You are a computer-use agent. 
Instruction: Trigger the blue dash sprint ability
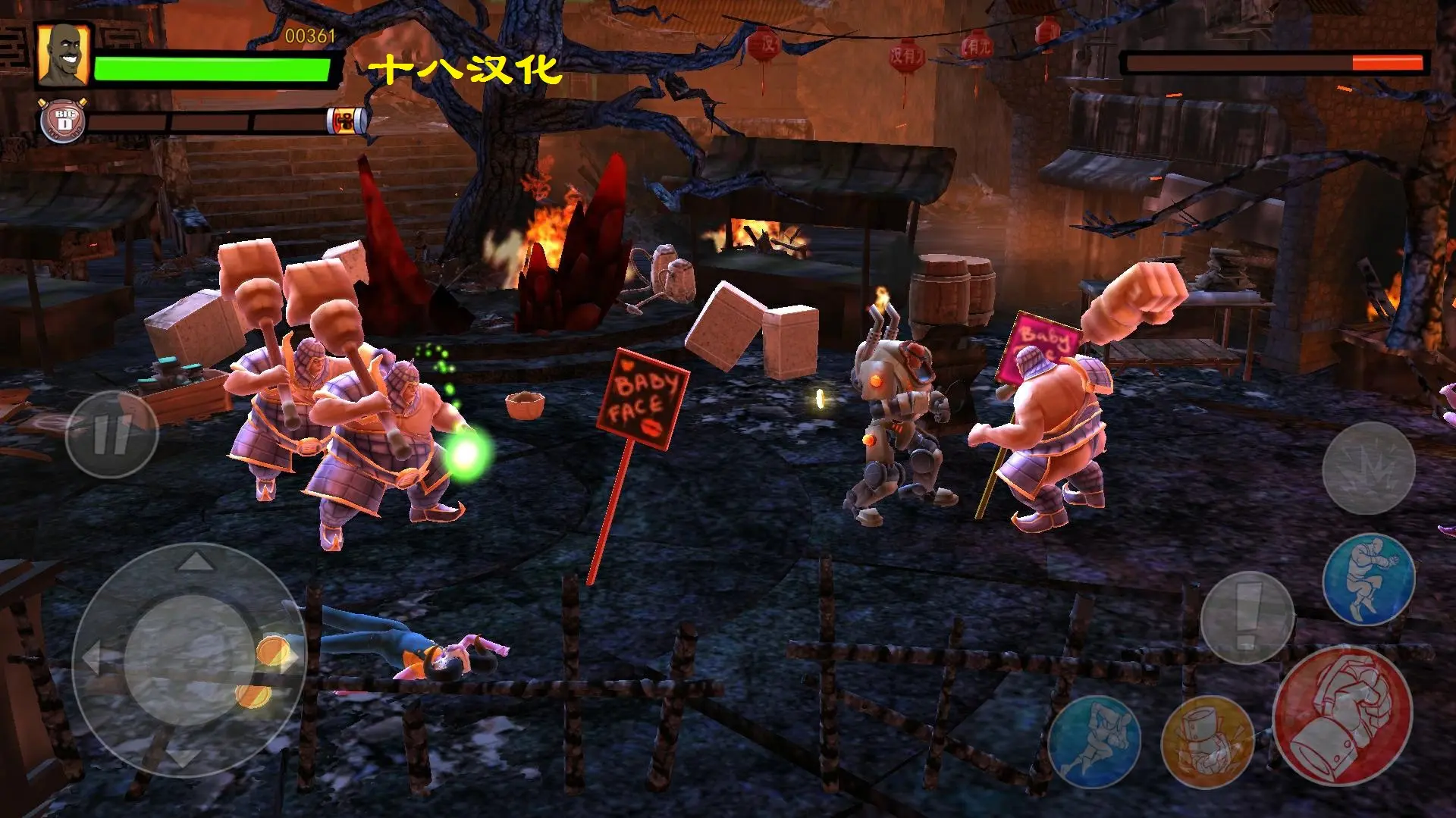[x=1093, y=742]
